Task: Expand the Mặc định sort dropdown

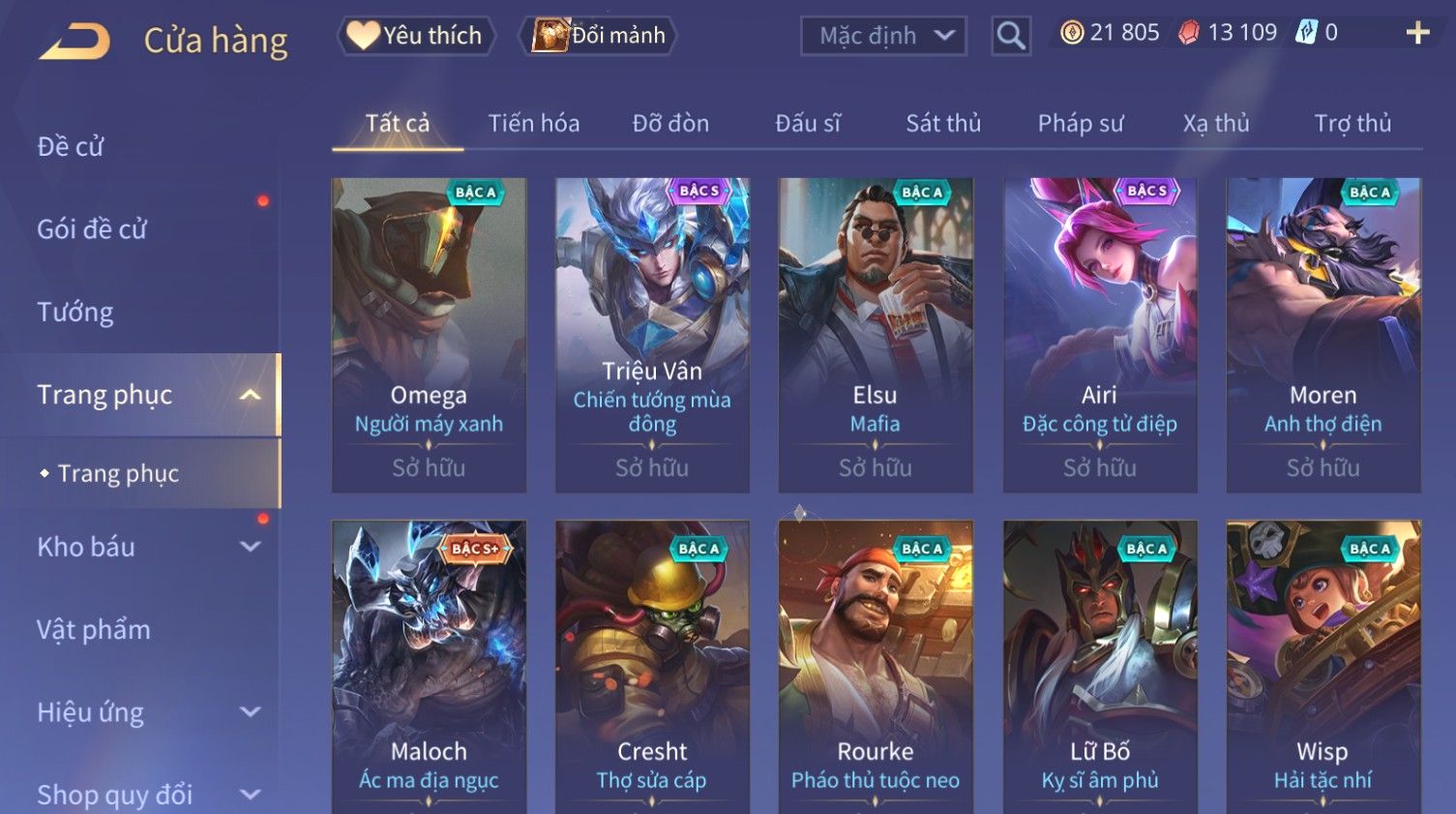Action: point(883,36)
